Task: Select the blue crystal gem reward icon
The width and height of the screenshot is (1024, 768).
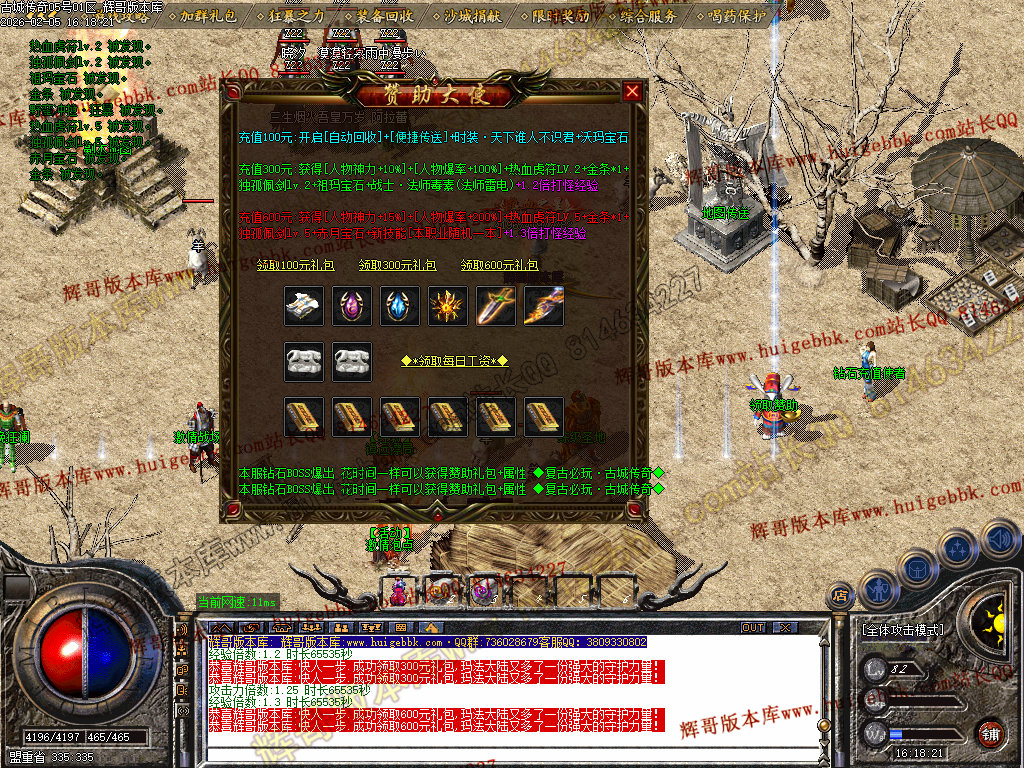Action: click(401, 306)
